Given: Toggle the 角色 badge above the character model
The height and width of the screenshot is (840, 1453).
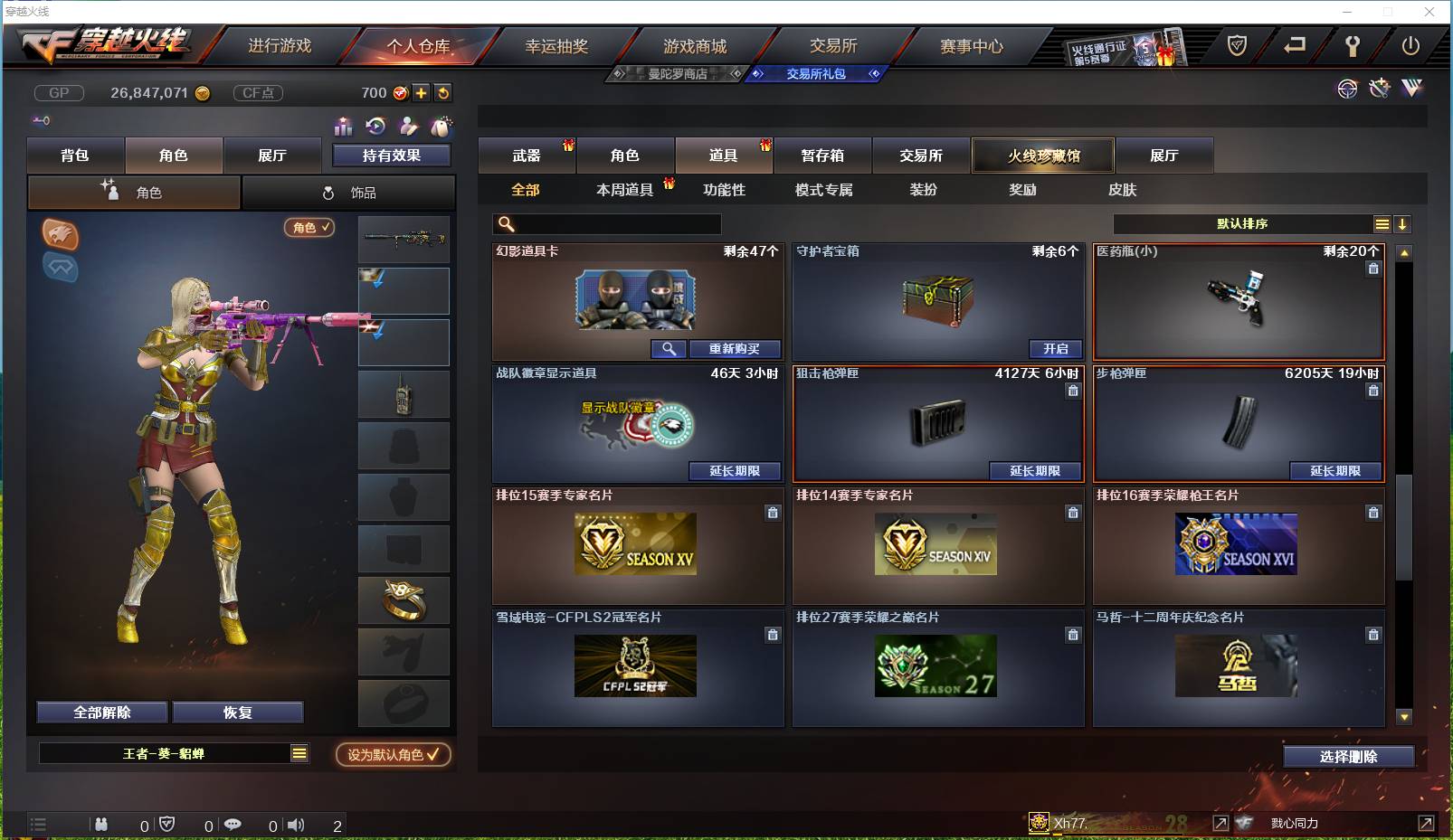Looking at the screenshot, I should [309, 229].
